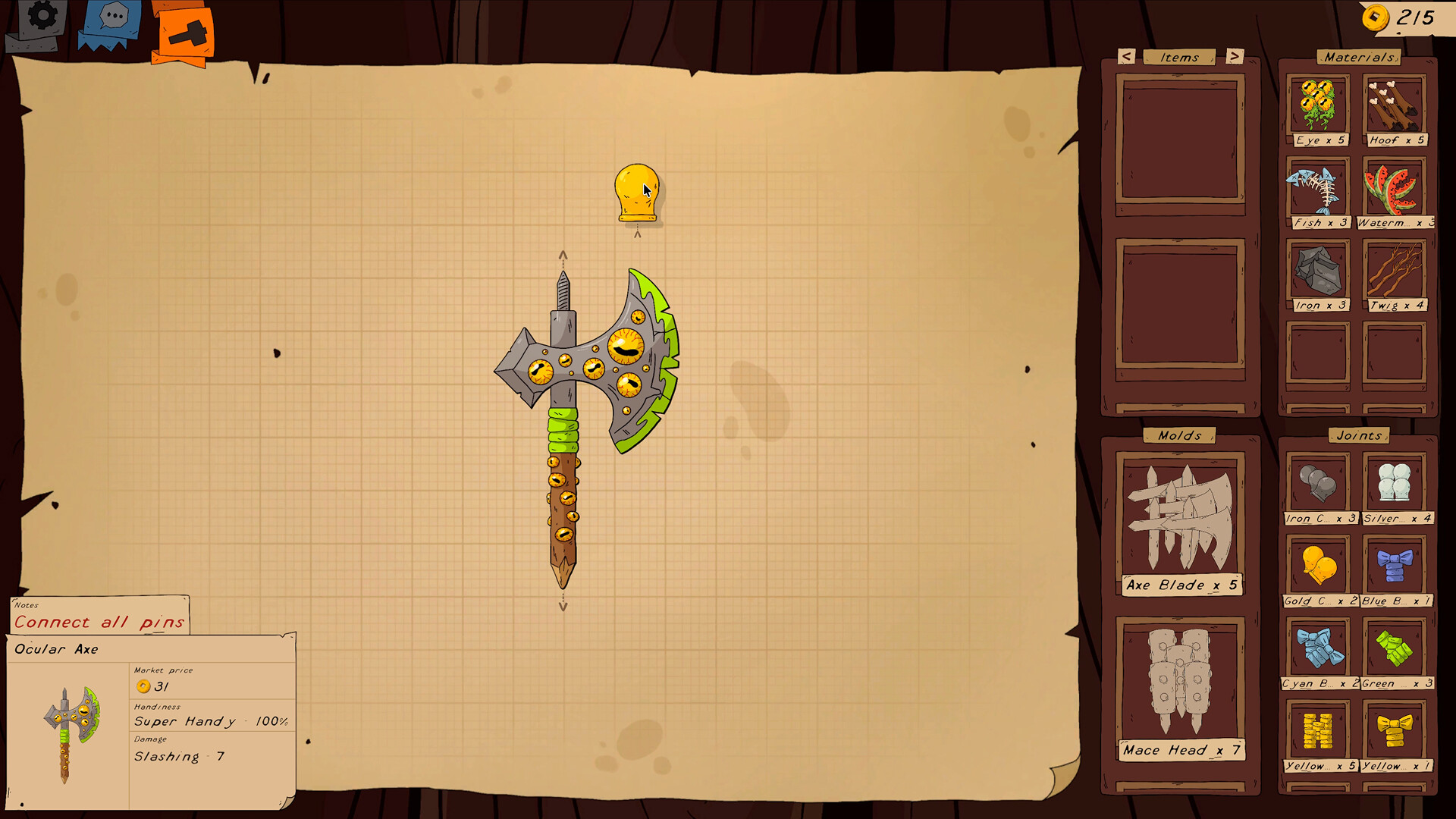Choose the Fish bone material
The width and height of the screenshot is (1456, 819).
1317,190
